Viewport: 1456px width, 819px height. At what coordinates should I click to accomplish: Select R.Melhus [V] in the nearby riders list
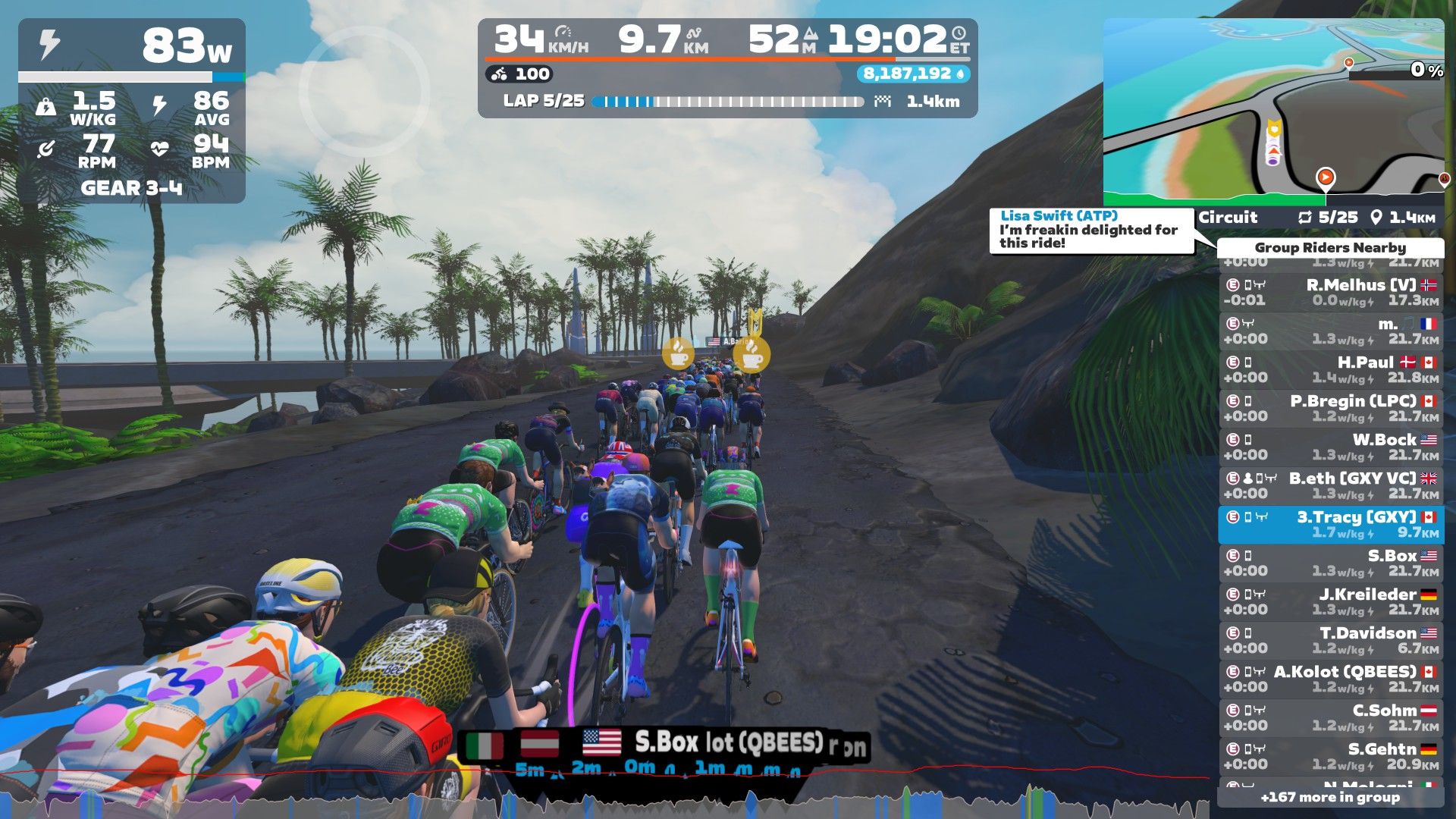tap(1331, 293)
